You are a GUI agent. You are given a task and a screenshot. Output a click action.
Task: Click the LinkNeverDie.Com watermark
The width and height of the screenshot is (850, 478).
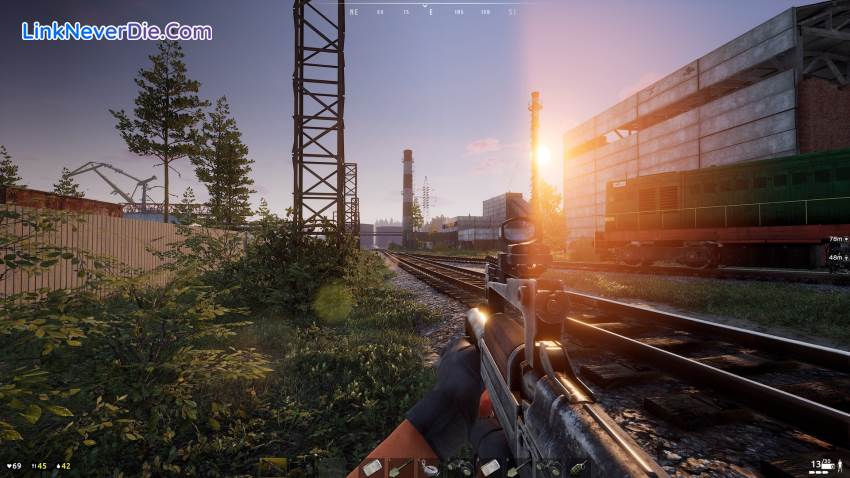pos(117,31)
